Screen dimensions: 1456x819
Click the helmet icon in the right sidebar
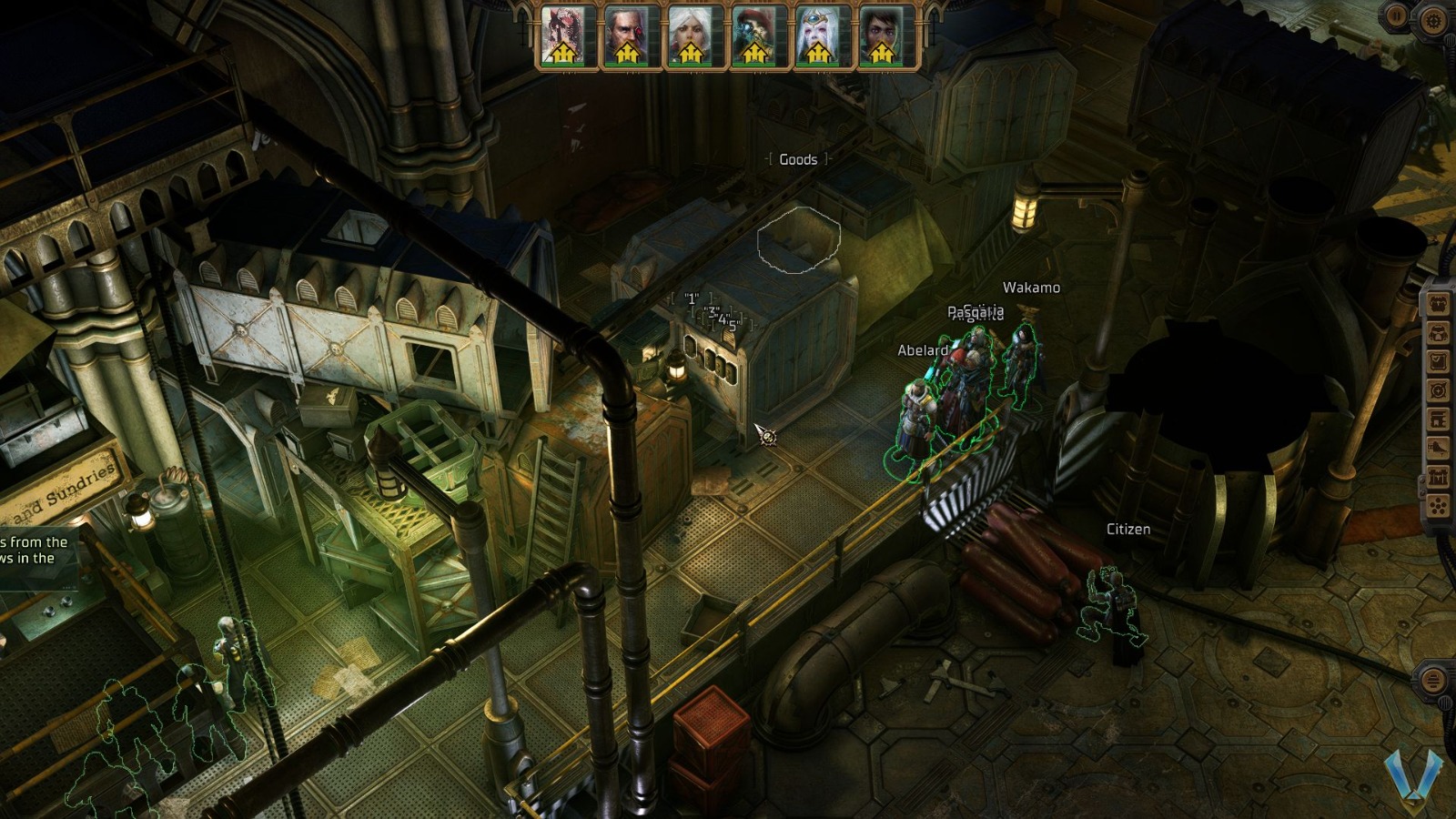[1440, 333]
